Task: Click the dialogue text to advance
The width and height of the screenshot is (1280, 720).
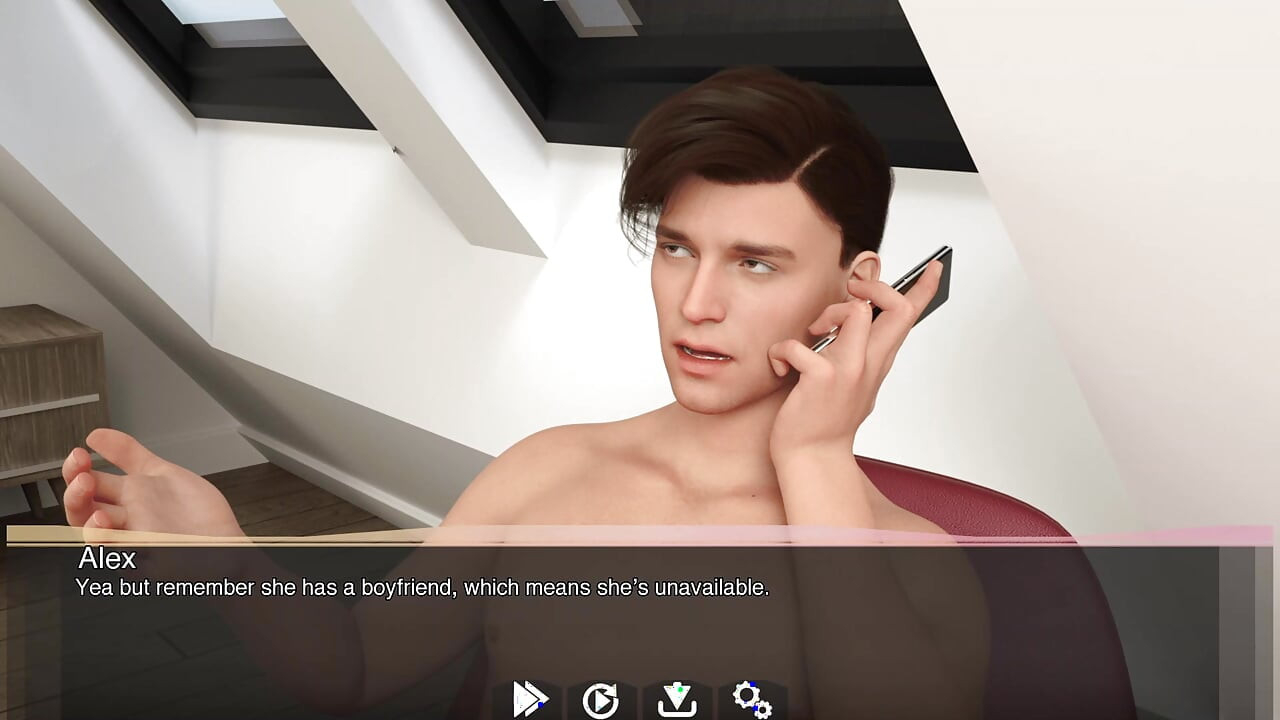Action: (x=420, y=588)
